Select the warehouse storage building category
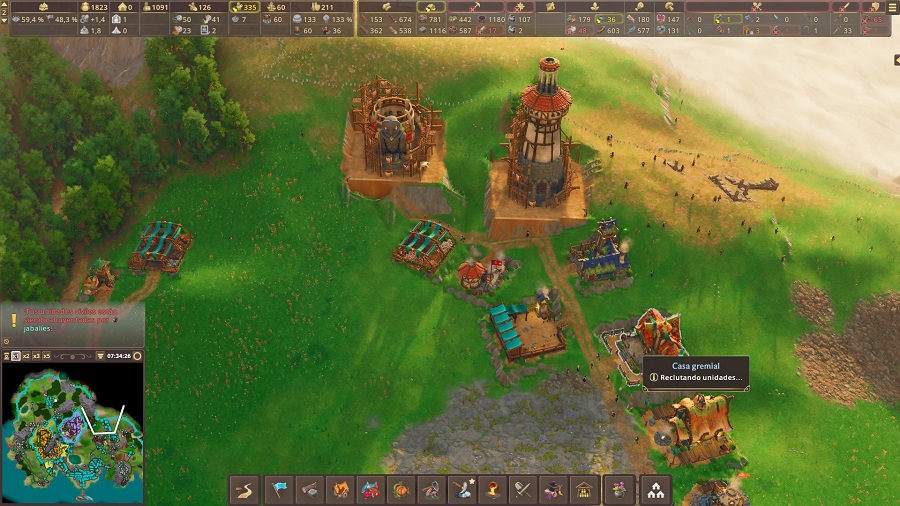The height and width of the screenshot is (506, 900). (583, 490)
